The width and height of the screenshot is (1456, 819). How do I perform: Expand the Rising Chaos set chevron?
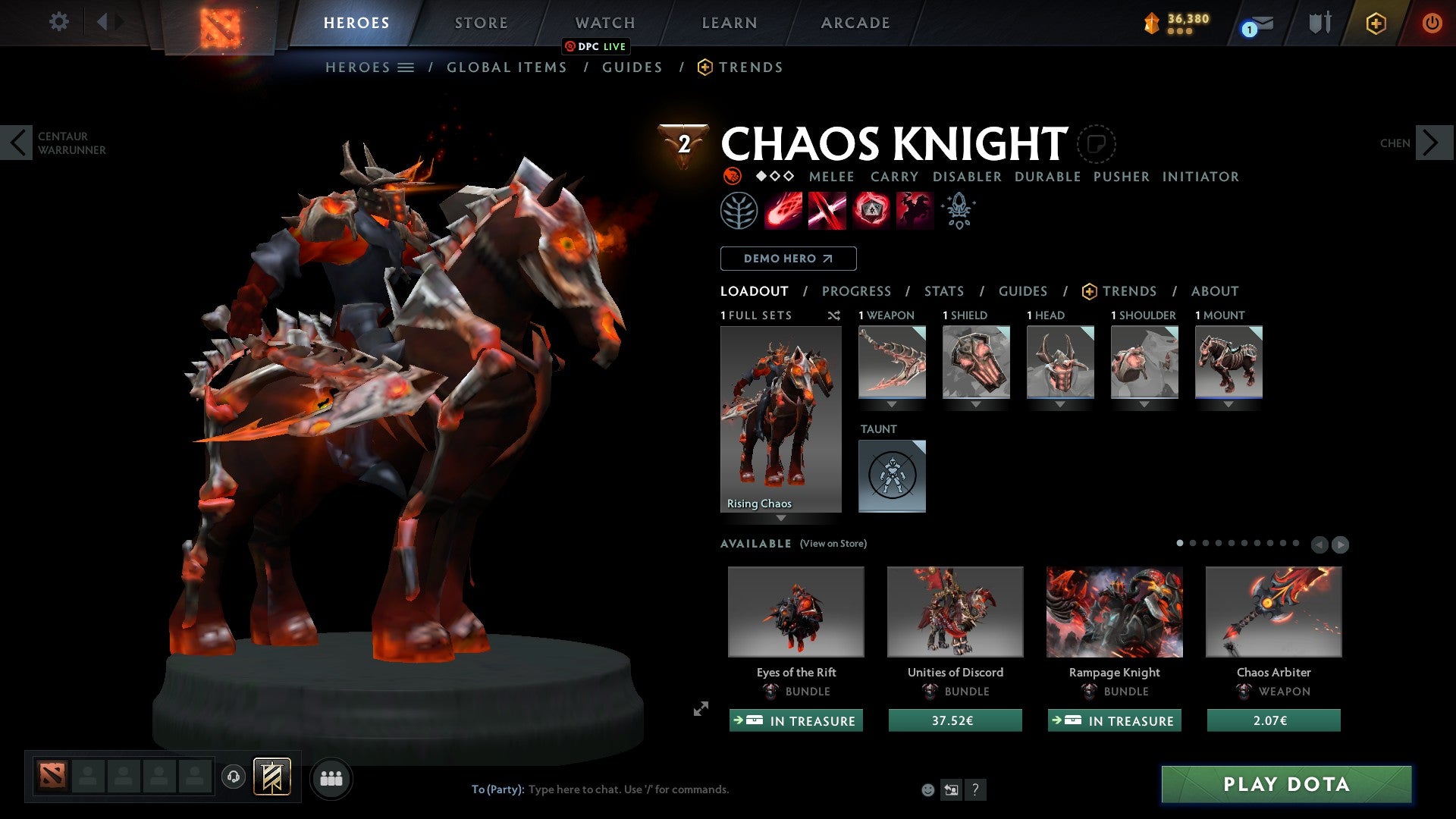pyautogui.click(x=780, y=516)
